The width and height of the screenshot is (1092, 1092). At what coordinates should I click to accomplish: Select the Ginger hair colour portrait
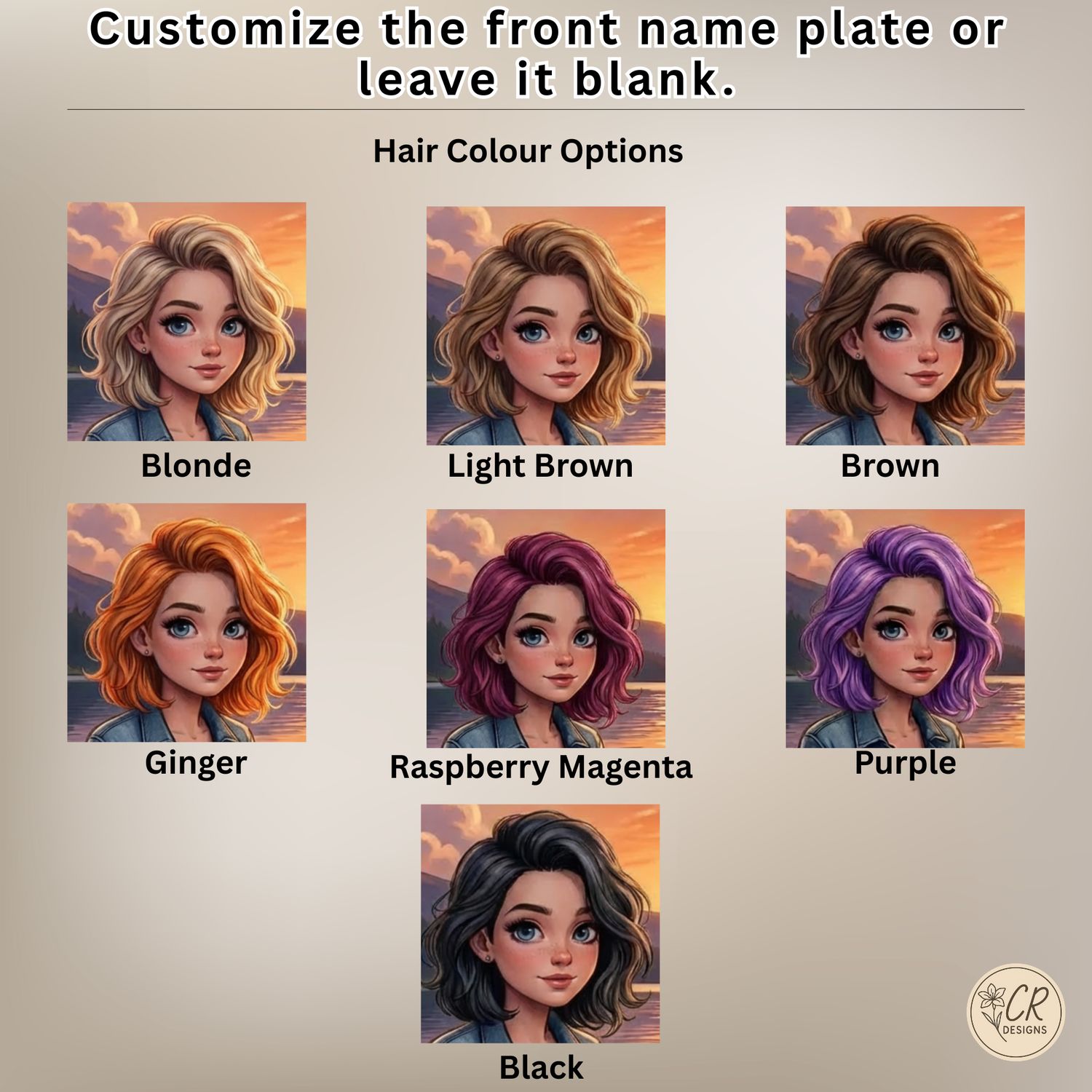186,622
